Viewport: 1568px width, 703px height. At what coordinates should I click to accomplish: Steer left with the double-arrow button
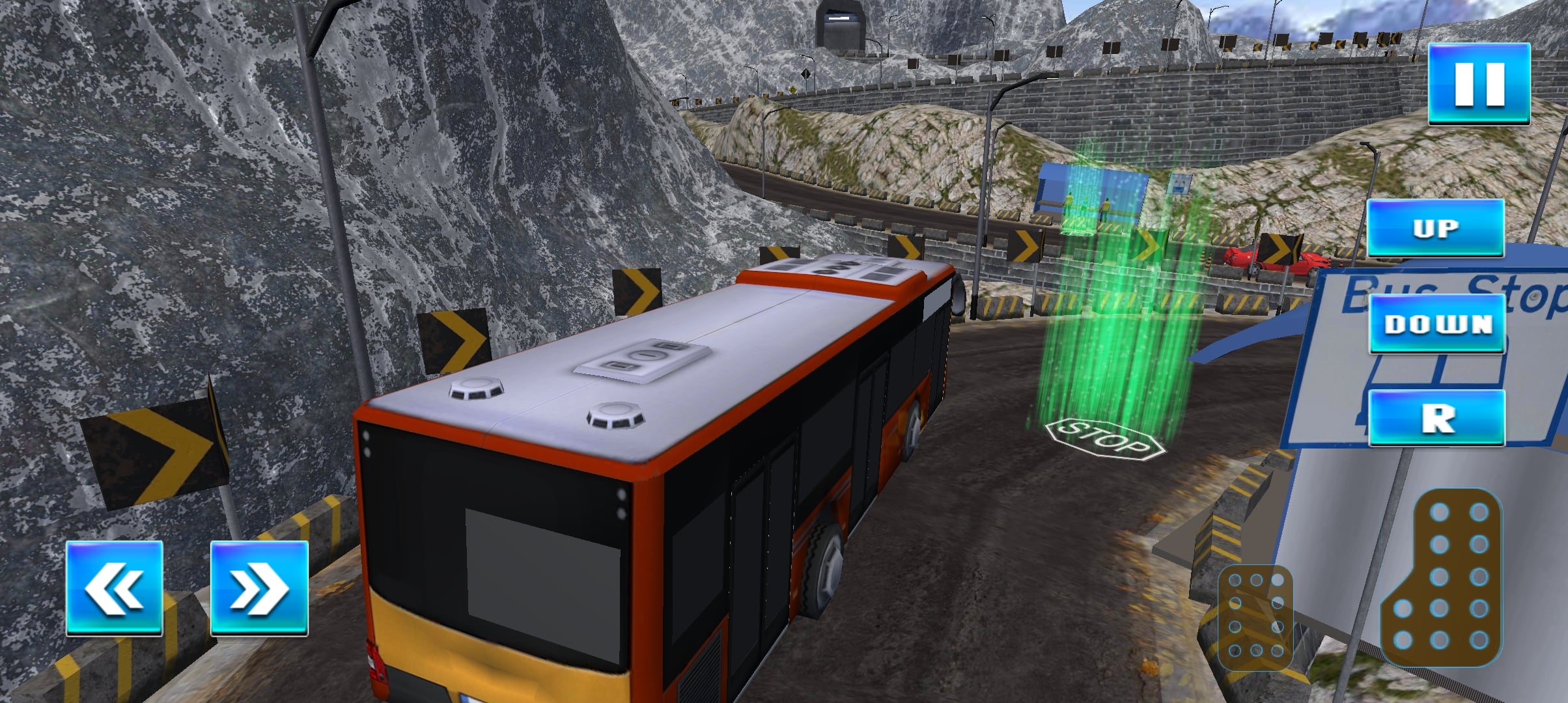click(x=114, y=588)
